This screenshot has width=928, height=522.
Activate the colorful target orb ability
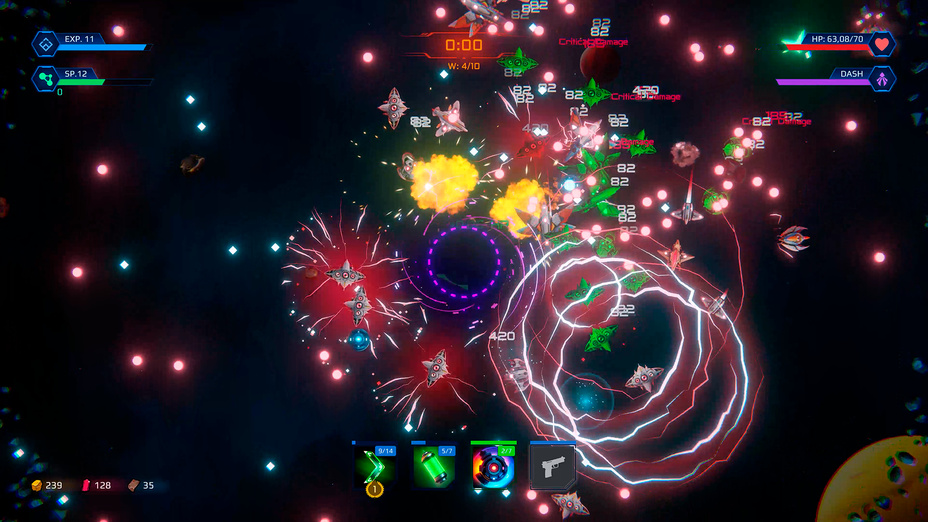click(493, 467)
